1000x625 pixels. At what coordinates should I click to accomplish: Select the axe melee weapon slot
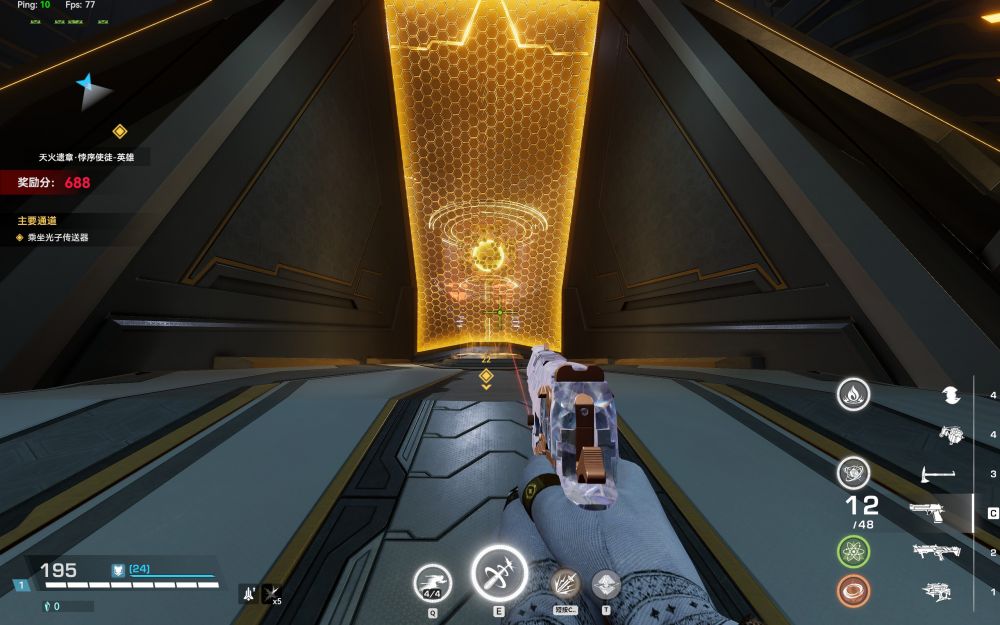pyautogui.click(x=938, y=473)
